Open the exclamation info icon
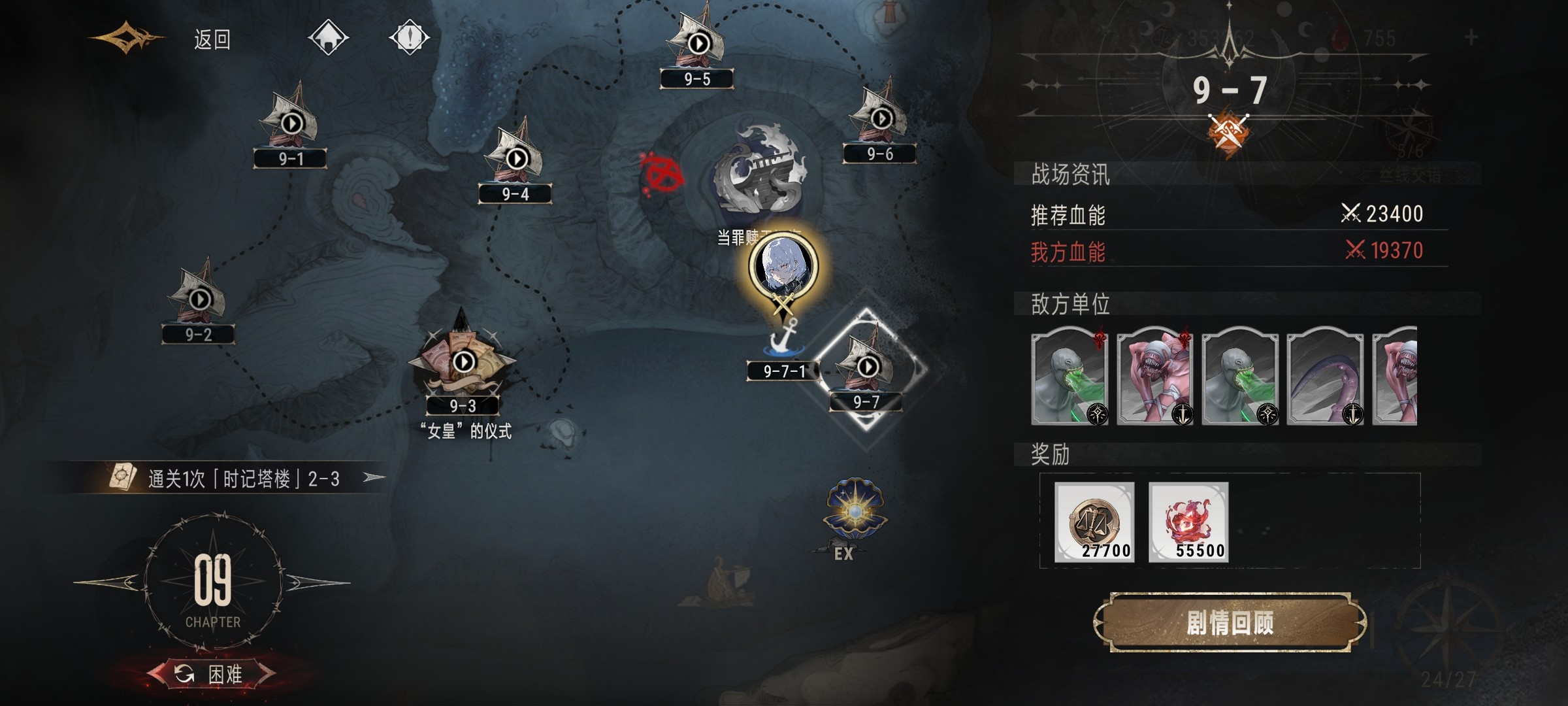 [x=409, y=37]
